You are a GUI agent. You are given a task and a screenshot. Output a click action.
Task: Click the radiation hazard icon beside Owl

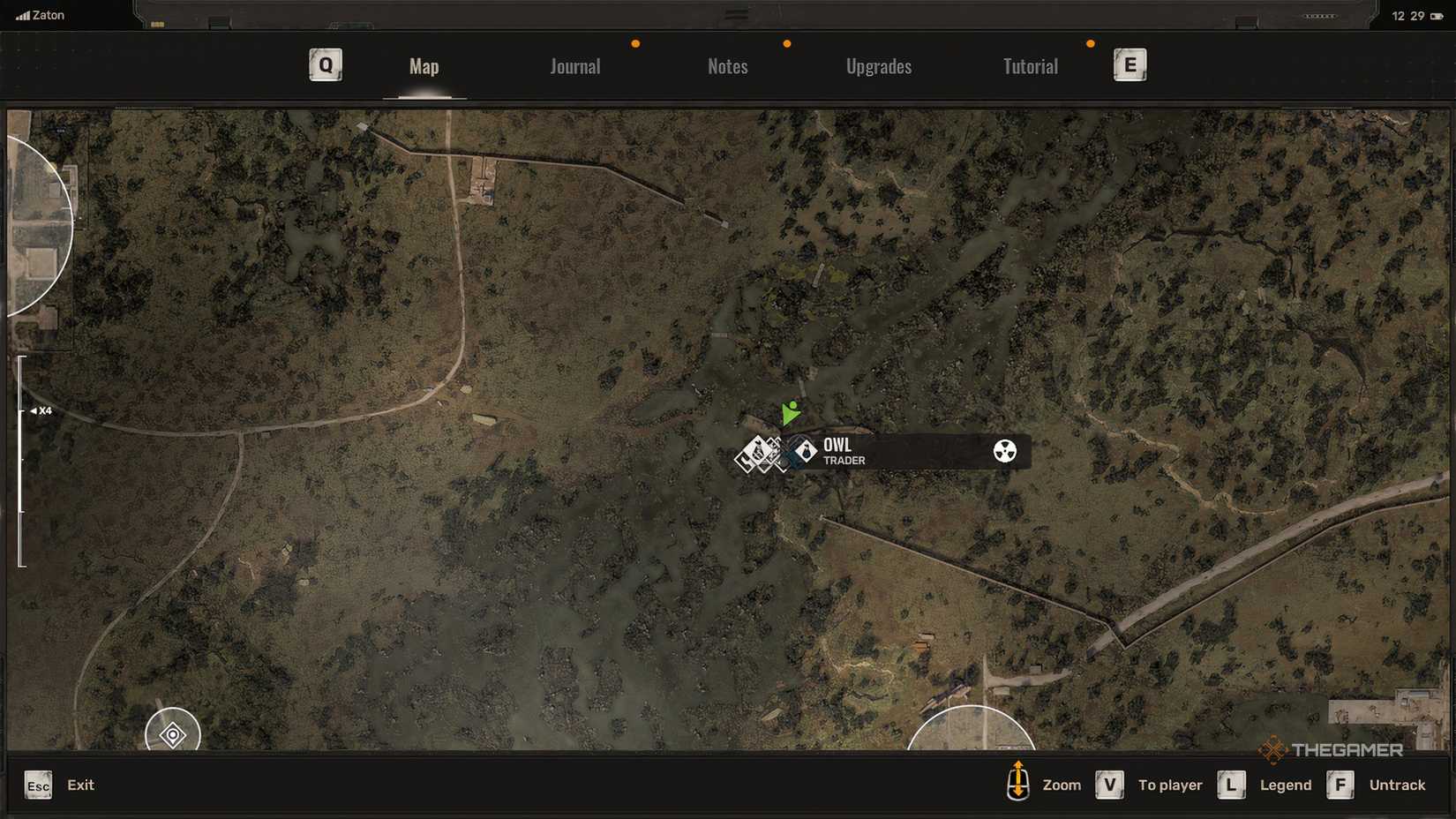tap(1007, 451)
